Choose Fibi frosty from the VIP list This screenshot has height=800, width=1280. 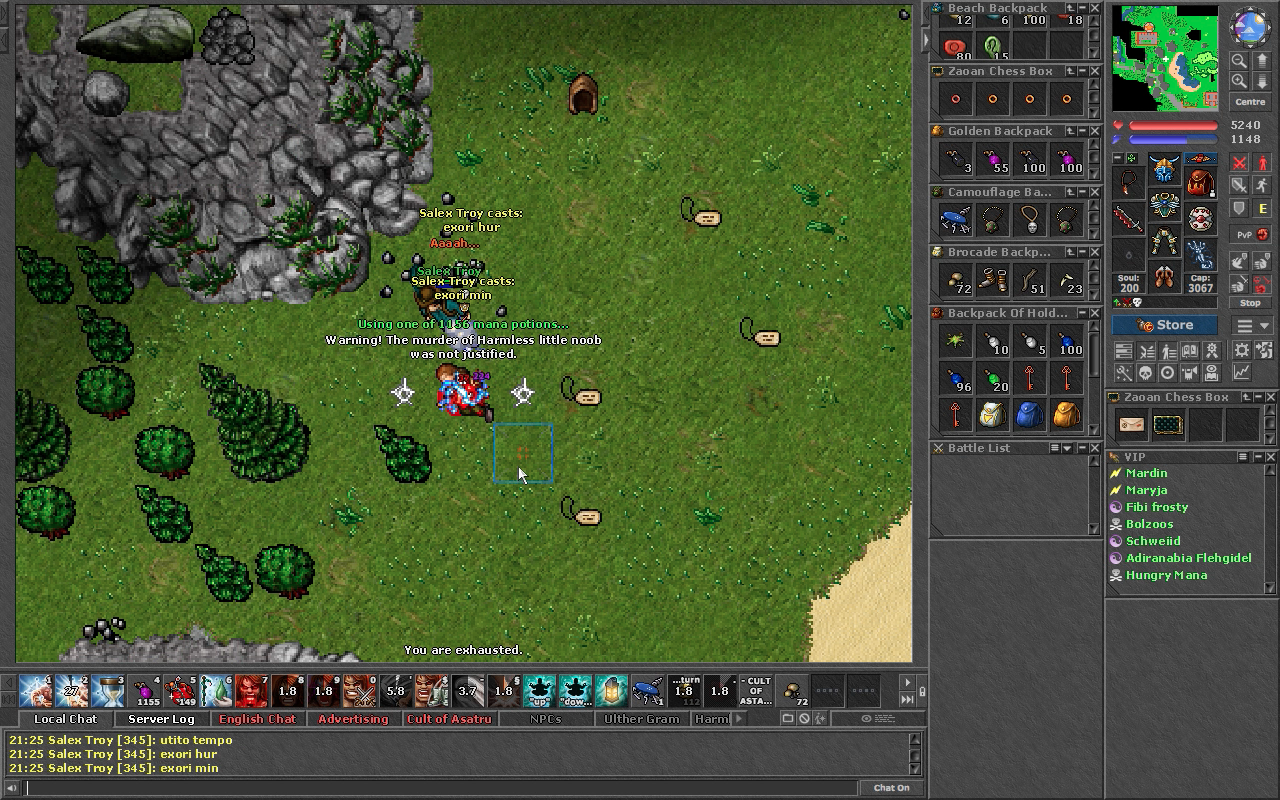tap(1157, 507)
